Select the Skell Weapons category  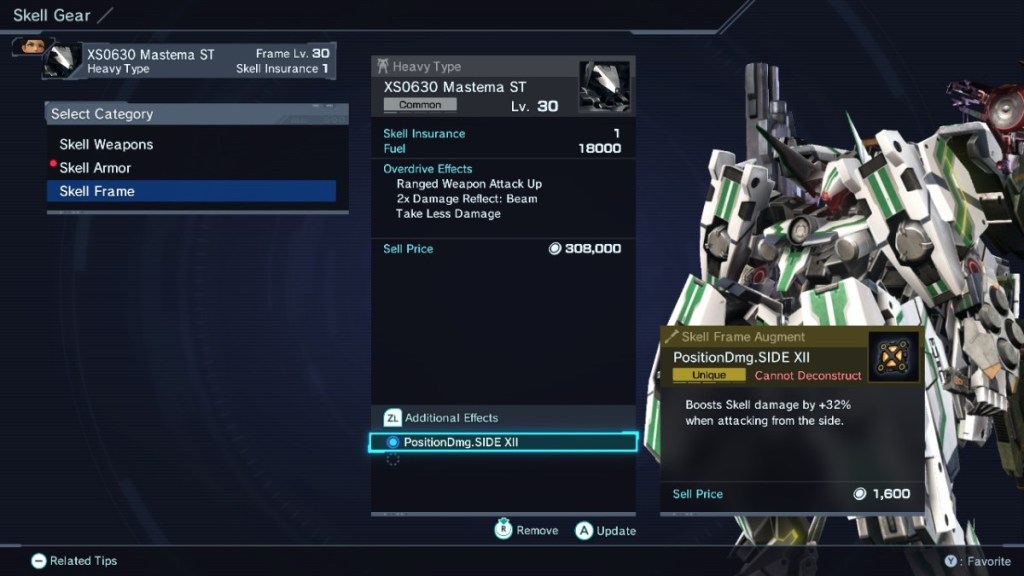[106, 145]
